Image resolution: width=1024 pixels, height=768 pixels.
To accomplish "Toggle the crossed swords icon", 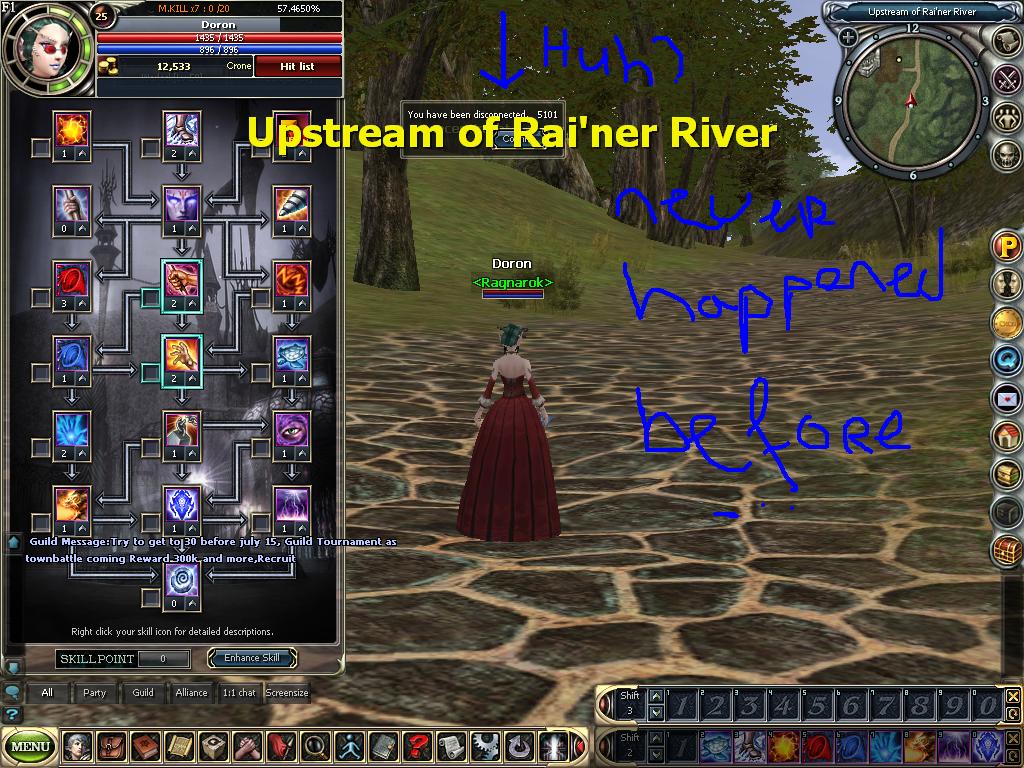I will tap(1006, 78).
